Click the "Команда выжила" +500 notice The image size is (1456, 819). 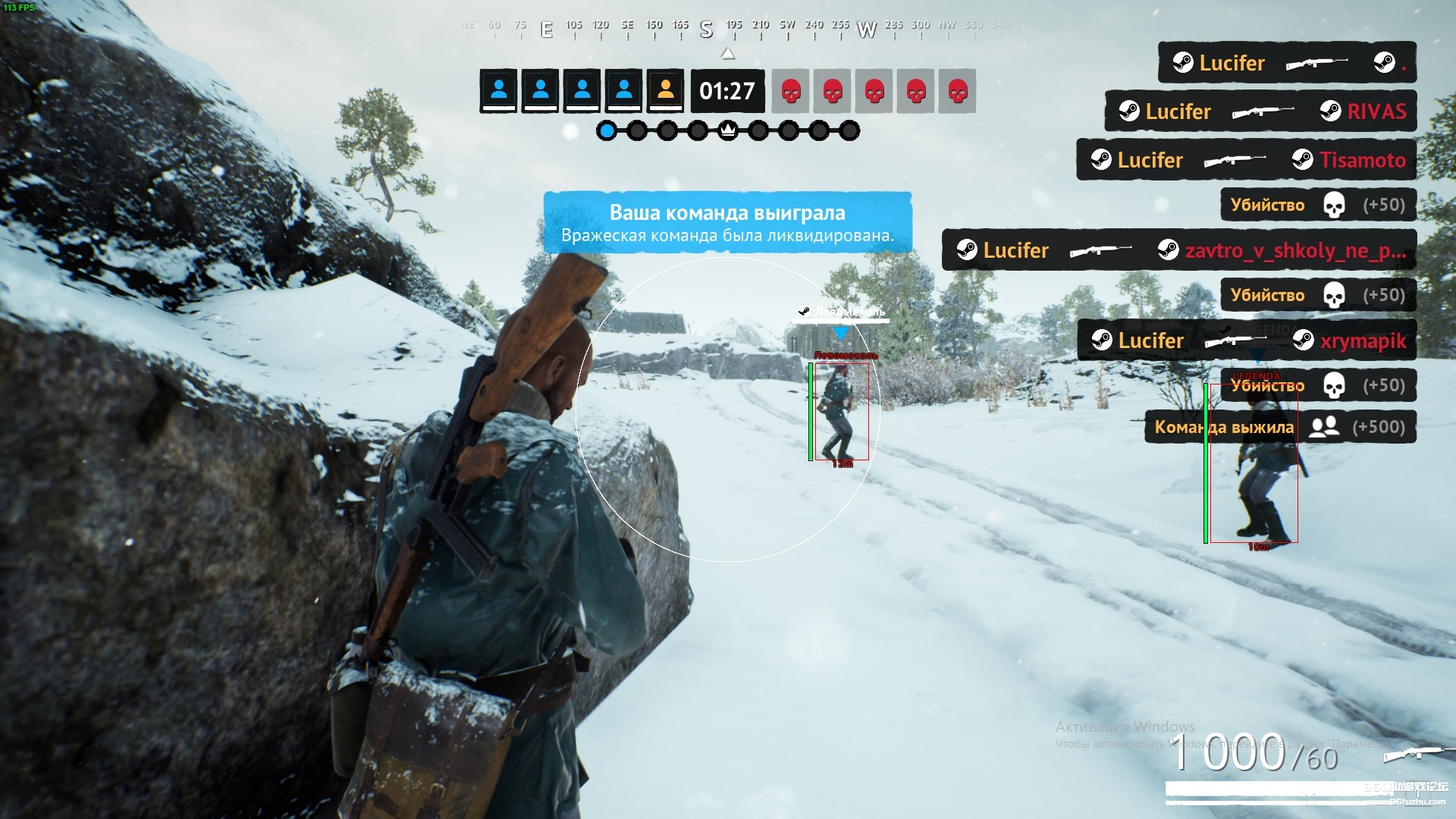1279,427
